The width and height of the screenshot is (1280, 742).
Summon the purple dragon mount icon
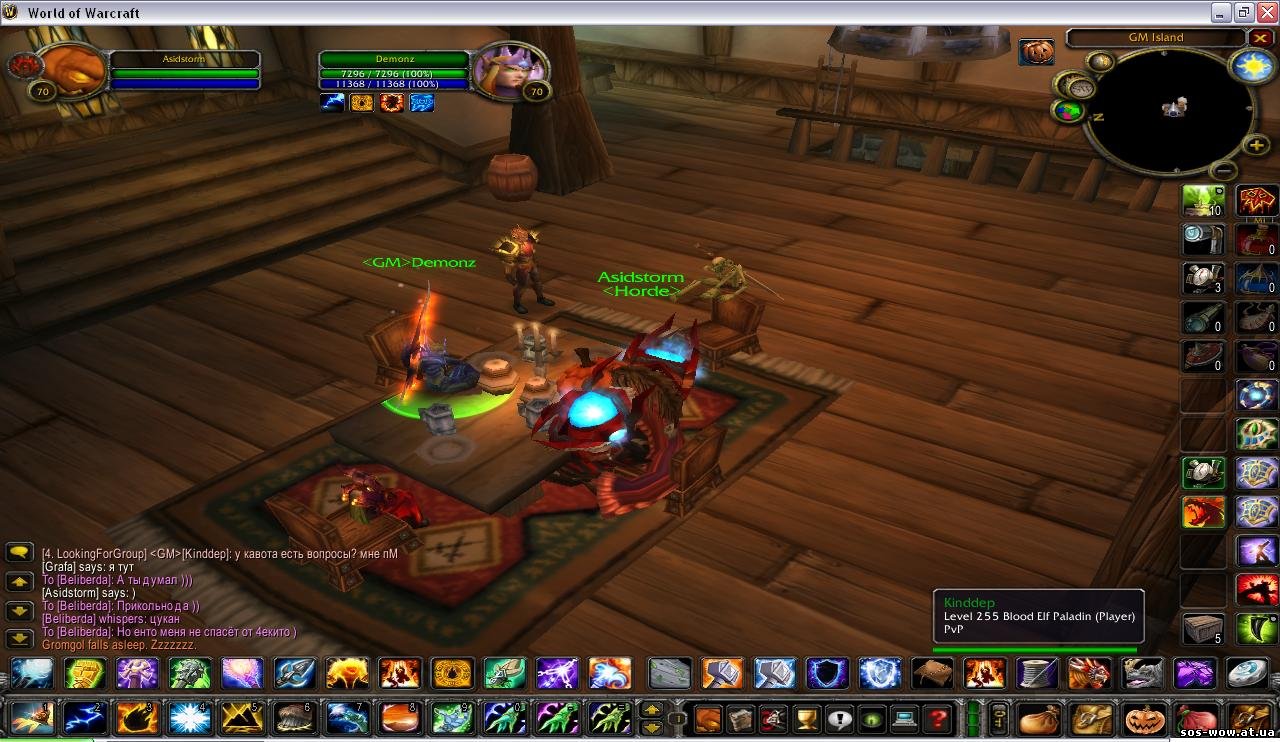tap(1193, 673)
